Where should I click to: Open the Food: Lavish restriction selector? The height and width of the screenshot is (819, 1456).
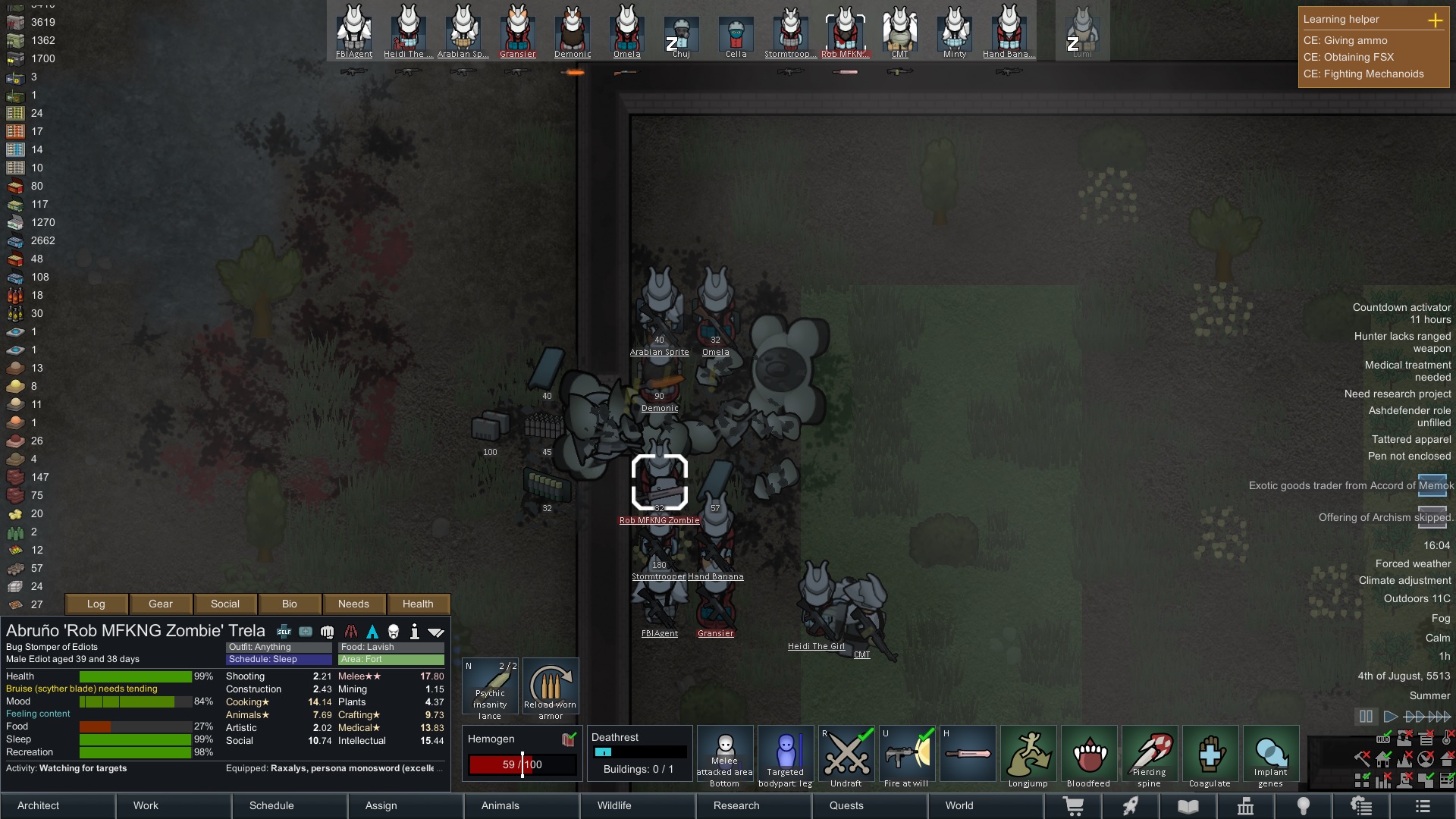pos(391,647)
